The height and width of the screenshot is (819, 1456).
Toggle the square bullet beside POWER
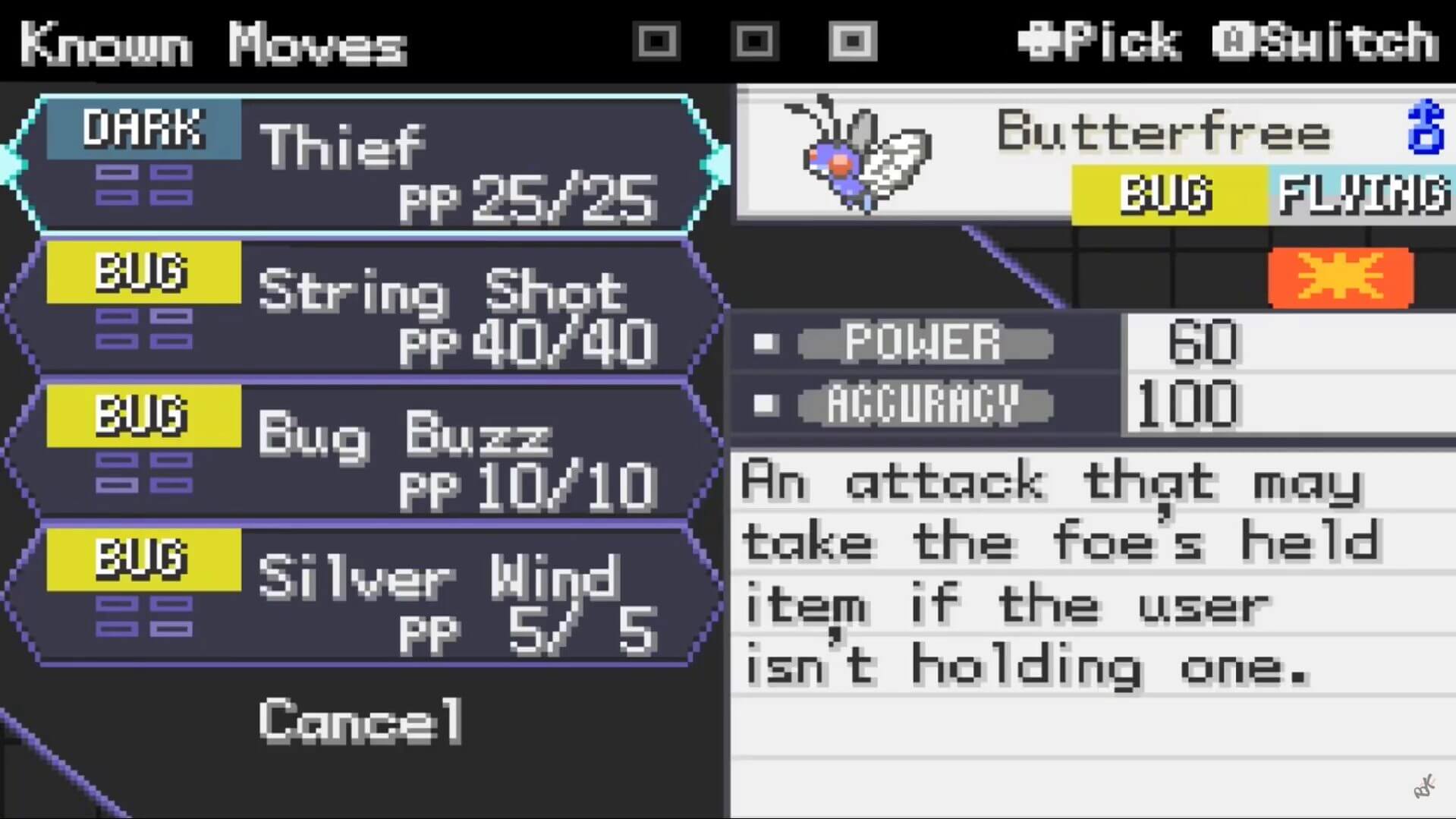pyautogui.click(x=764, y=343)
